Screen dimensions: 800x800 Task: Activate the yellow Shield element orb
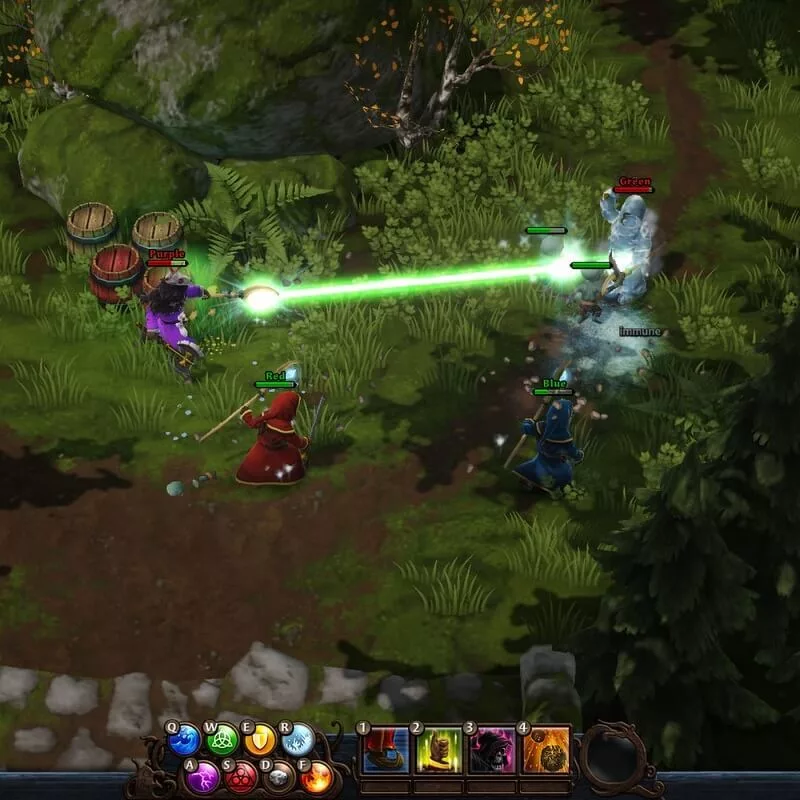(x=261, y=741)
